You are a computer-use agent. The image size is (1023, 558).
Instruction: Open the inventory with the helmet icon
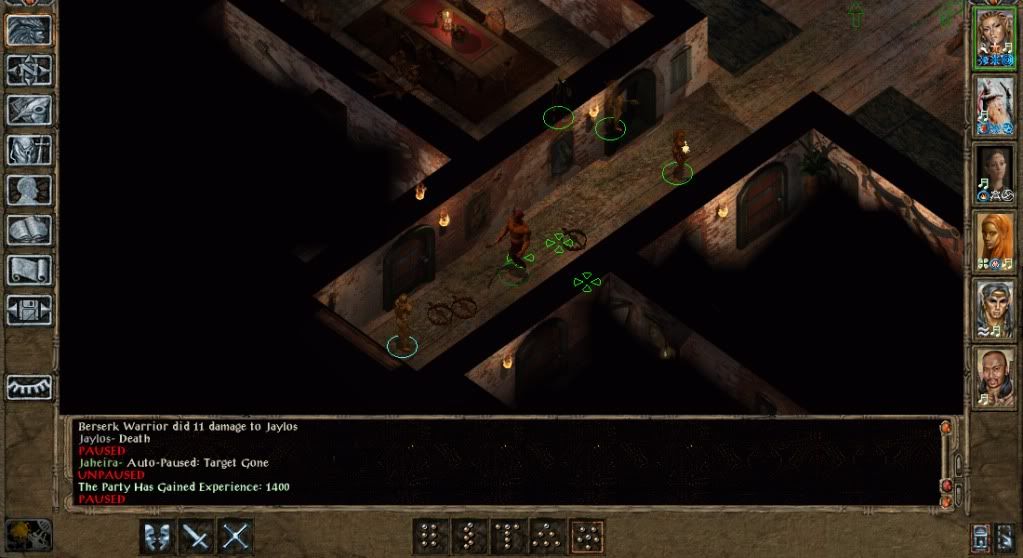point(29,150)
